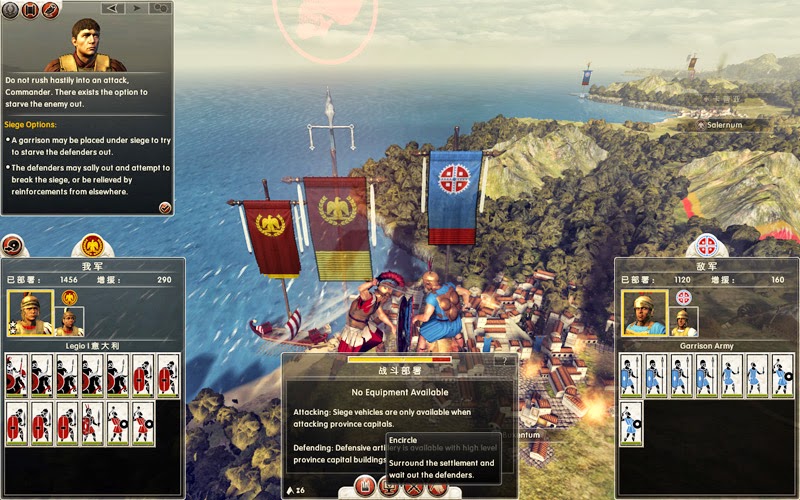Screen dimensions: 800x500
Task: Click the Roman eagle faction emblem
Action: click(92, 243)
